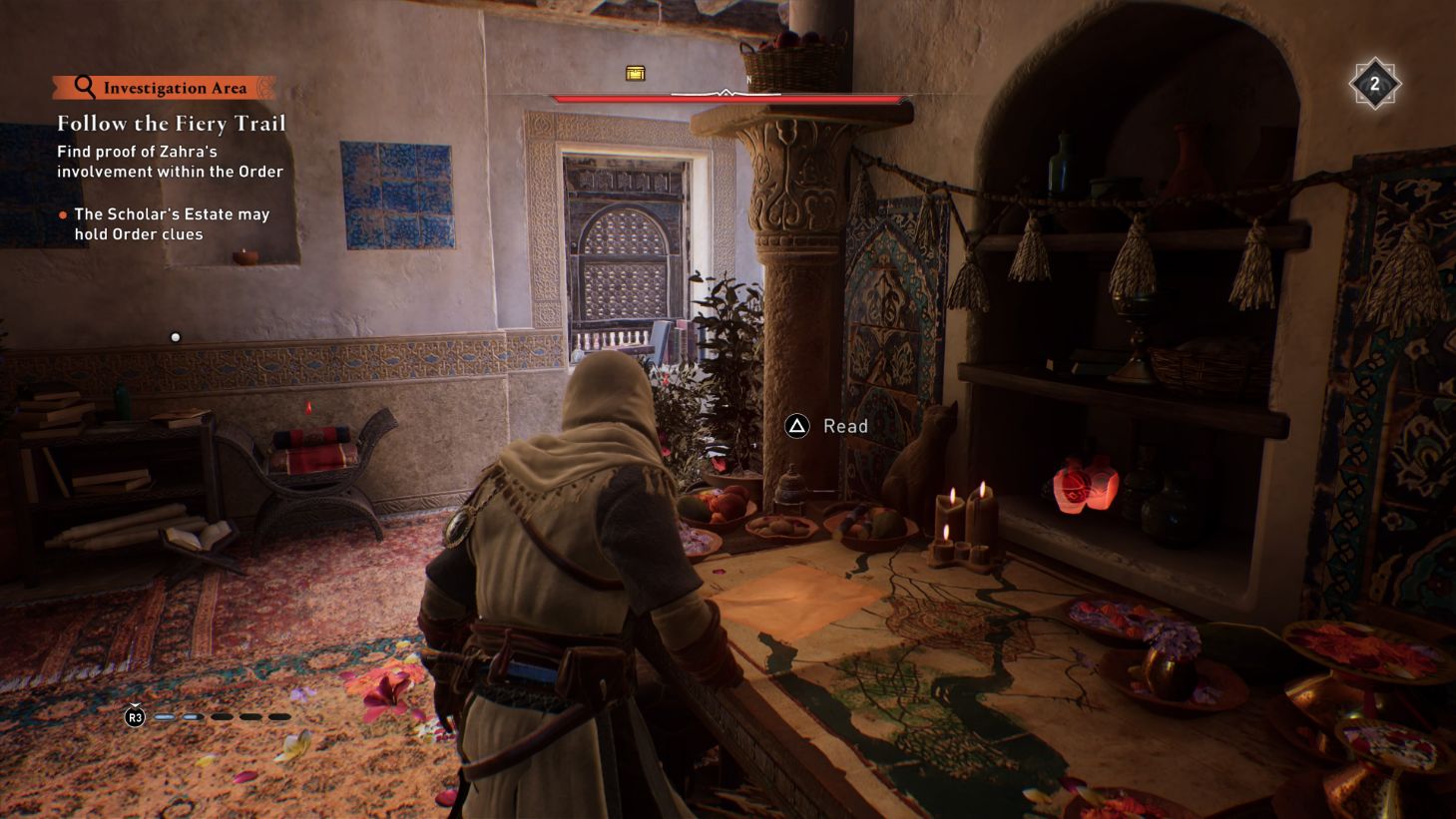This screenshot has width=1456, height=819.
Task: Click the center notch on the compass bar
Action: tap(726, 92)
